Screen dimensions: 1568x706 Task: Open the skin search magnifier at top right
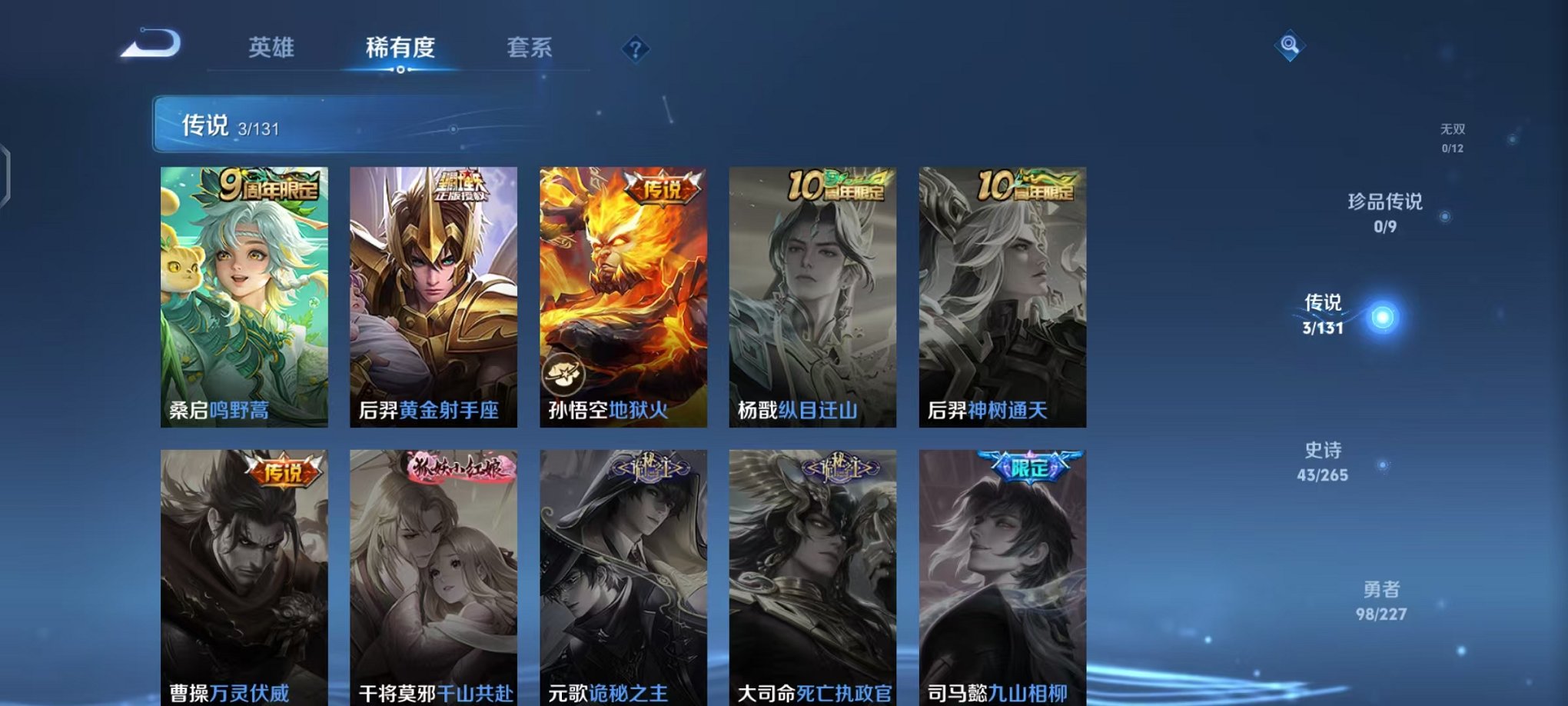point(1291,46)
